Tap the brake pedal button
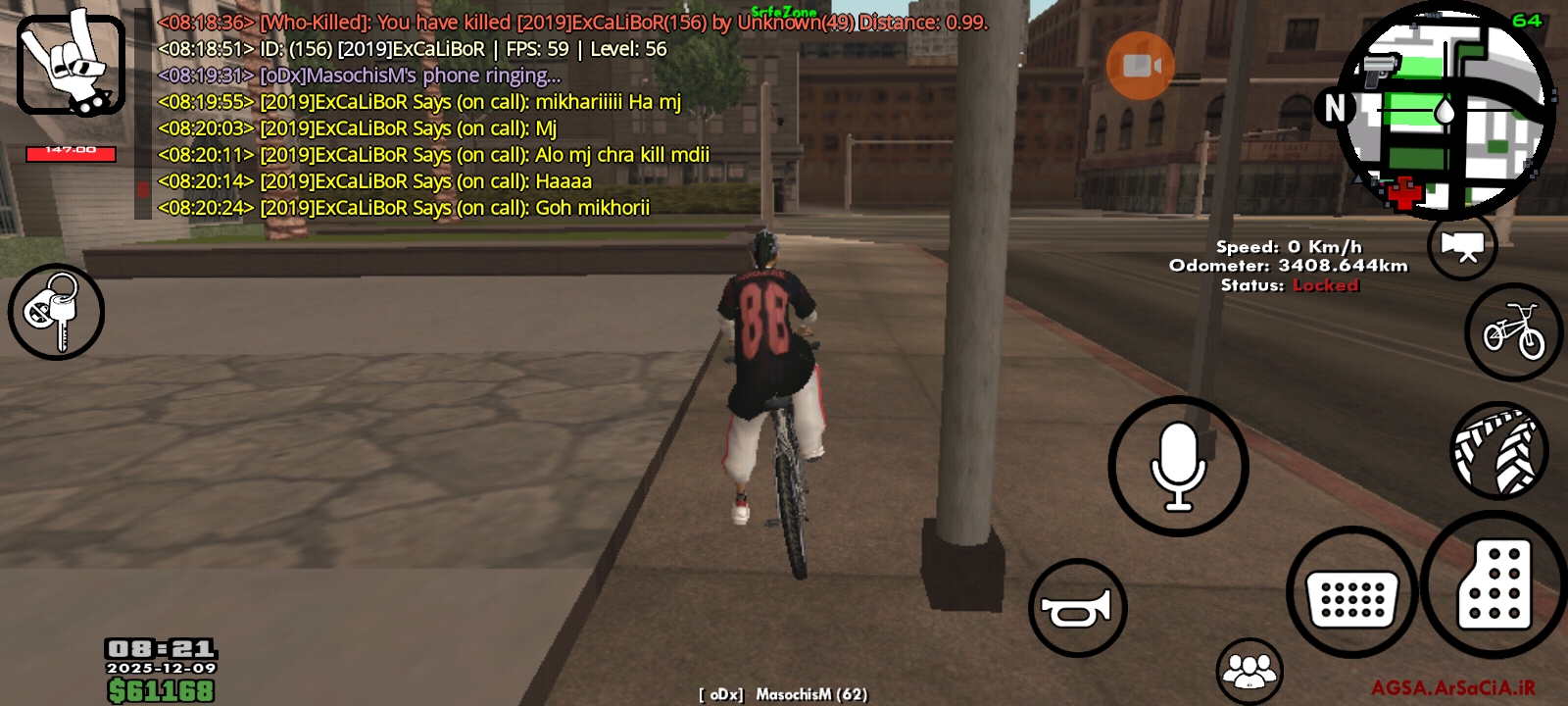This screenshot has height=706, width=1568. (1351, 594)
